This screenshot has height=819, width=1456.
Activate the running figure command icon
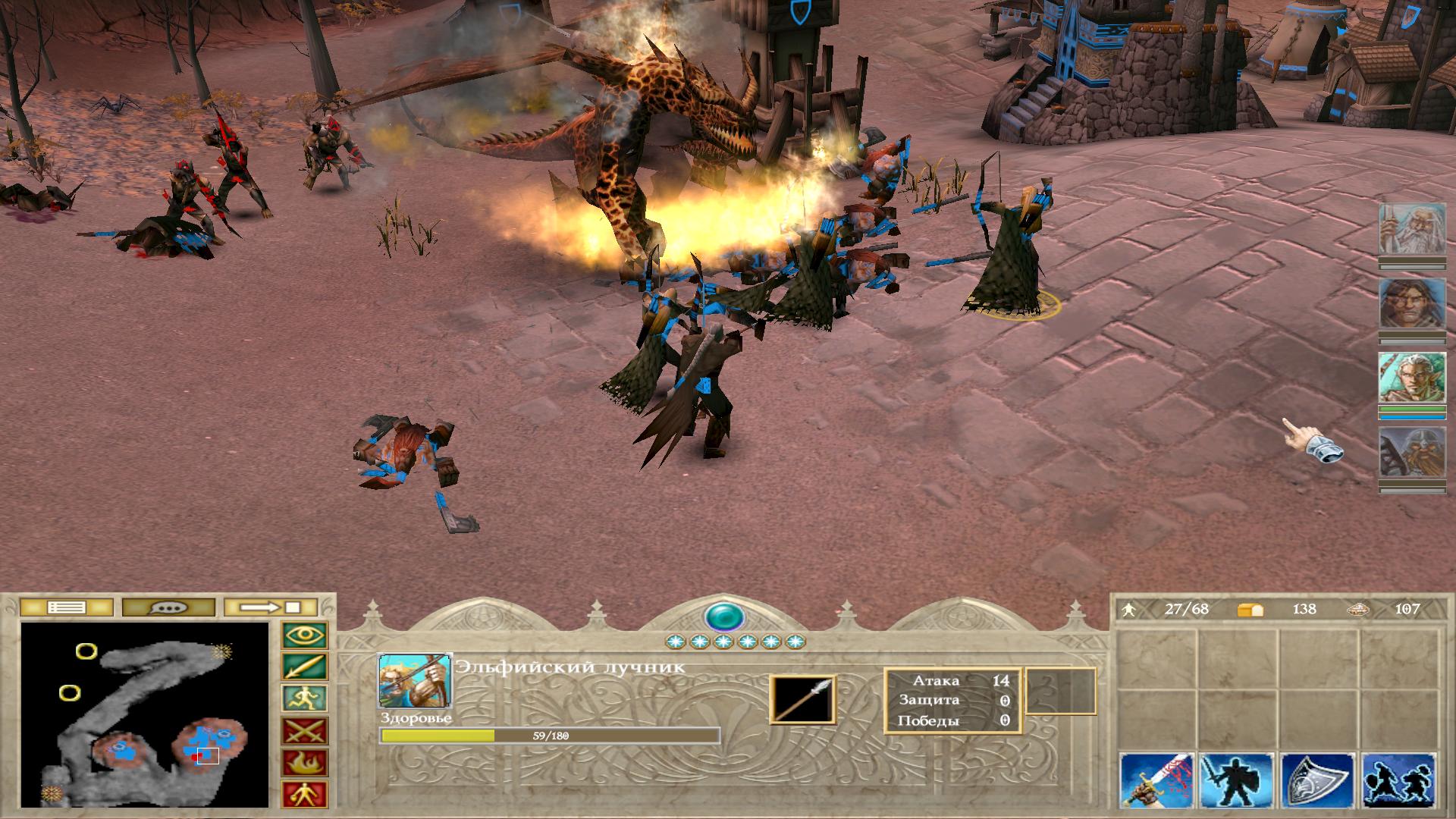[x=305, y=699]
